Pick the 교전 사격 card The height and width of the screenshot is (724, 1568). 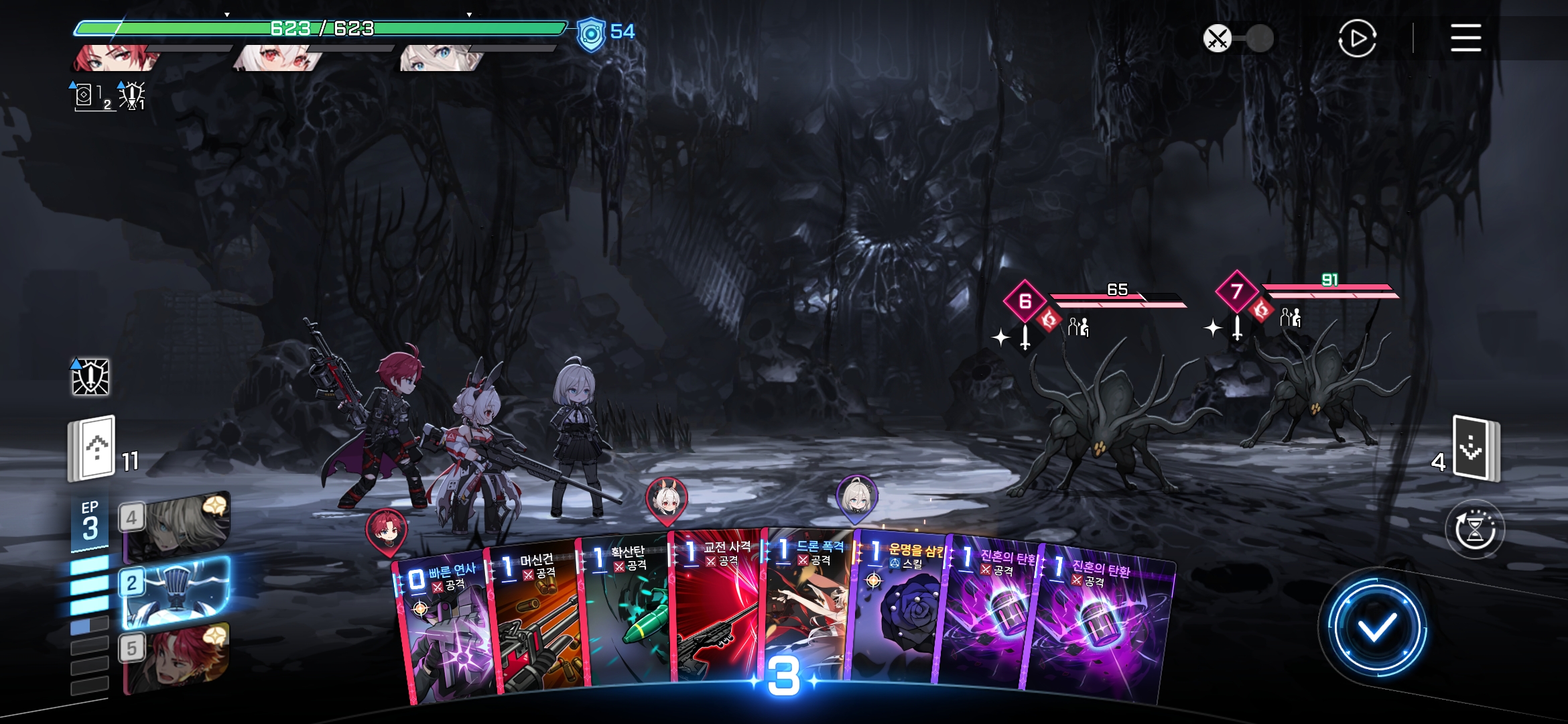pyautogui.click(x=716, y=610)
